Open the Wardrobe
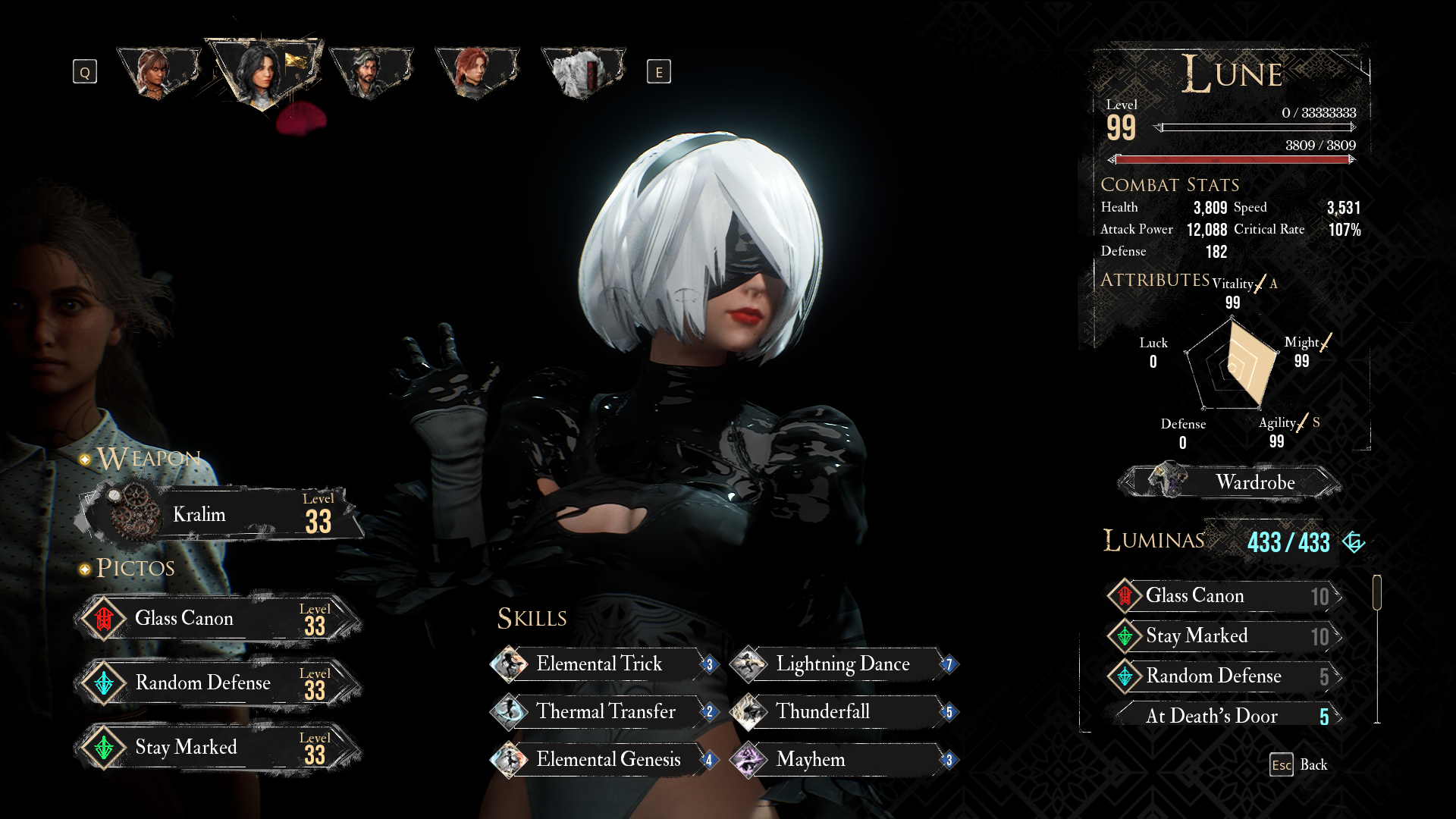The width and height of the screenshot is (1456, 819). tap(1230, 482)
